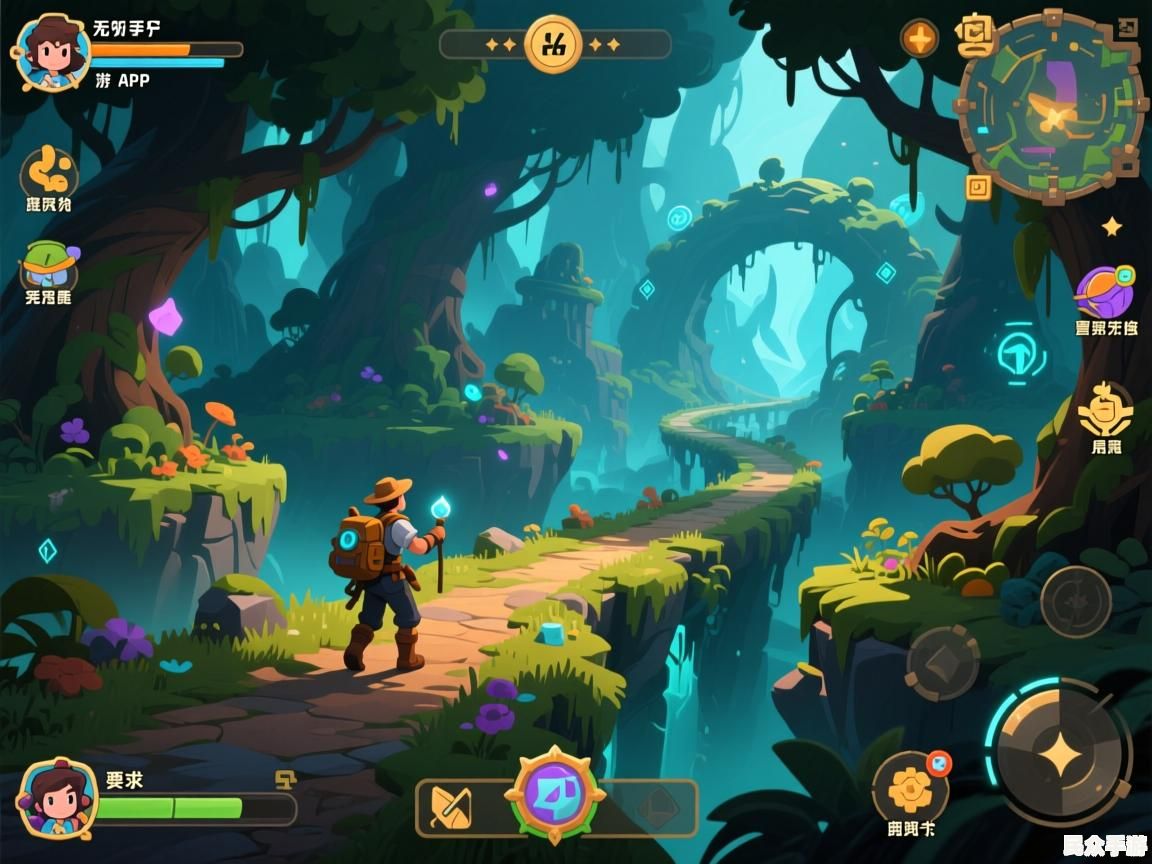Open the orange gear icon
Screen dimensions: 1152x864
pyautogui.click(x=910, y=788)
